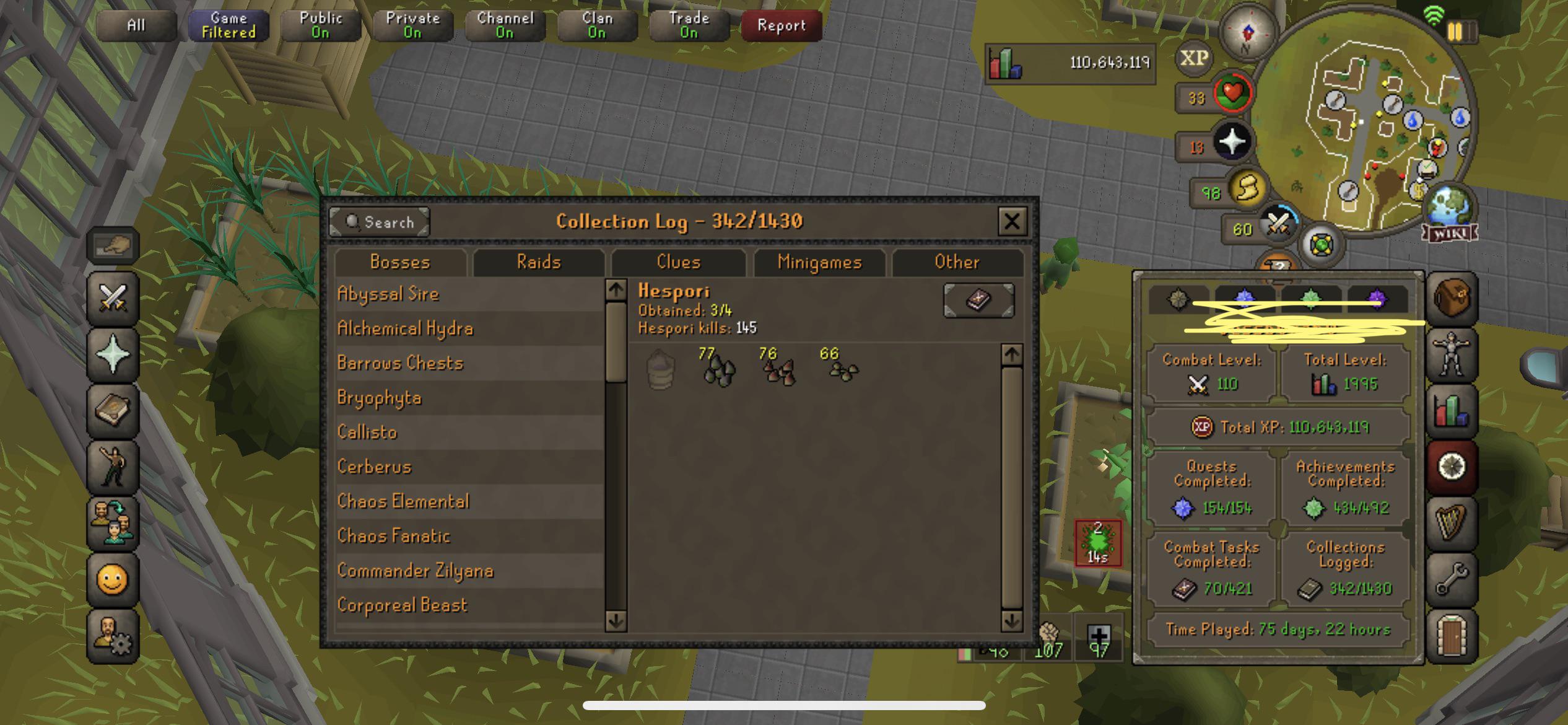This screenshot has height=725, width=1568.
Task: Switch to the Raids collection tab
Action: pos(539,262)
